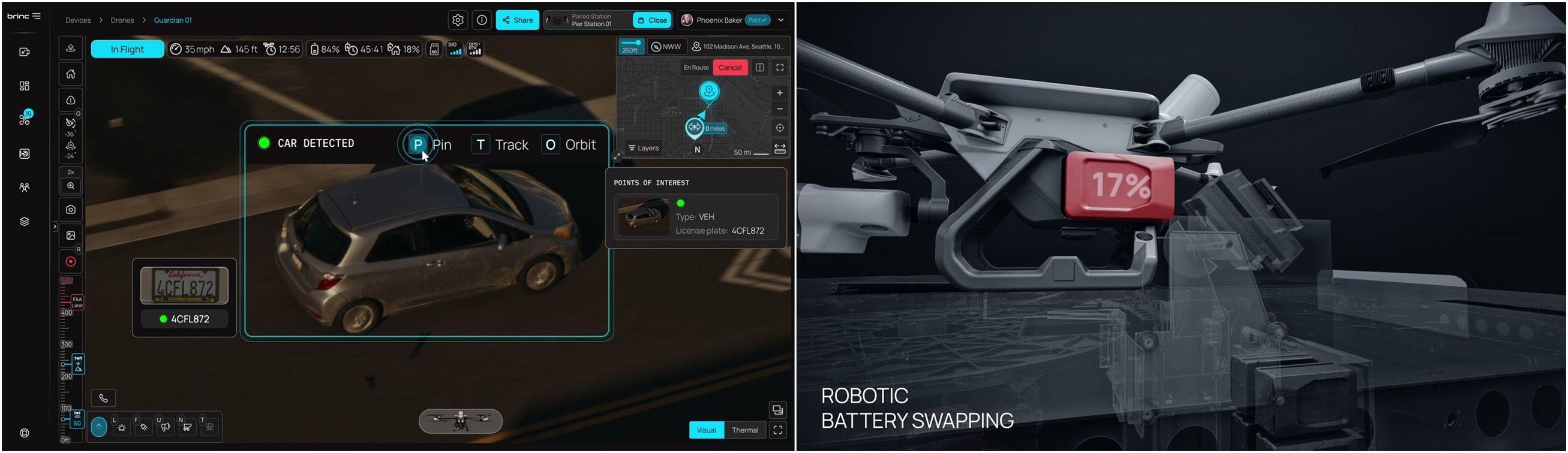1568x453 pixels.
Task: Start recording with the red record icon
Action: click(71, 261)
